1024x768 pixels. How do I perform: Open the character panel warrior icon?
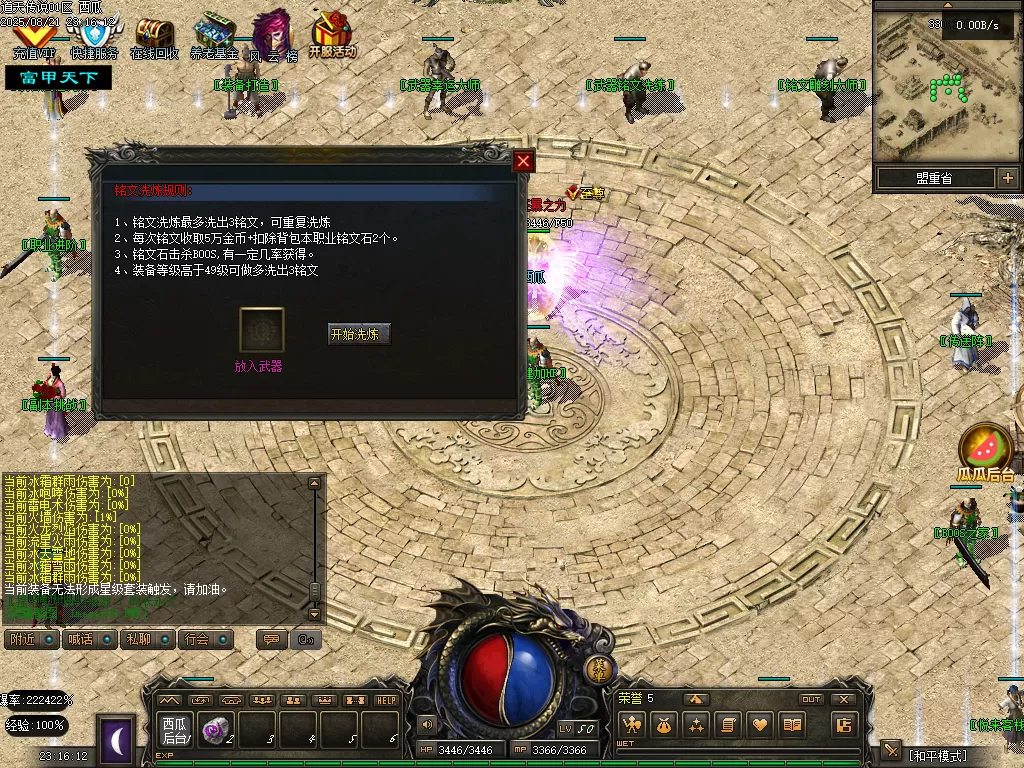[631, 725]
